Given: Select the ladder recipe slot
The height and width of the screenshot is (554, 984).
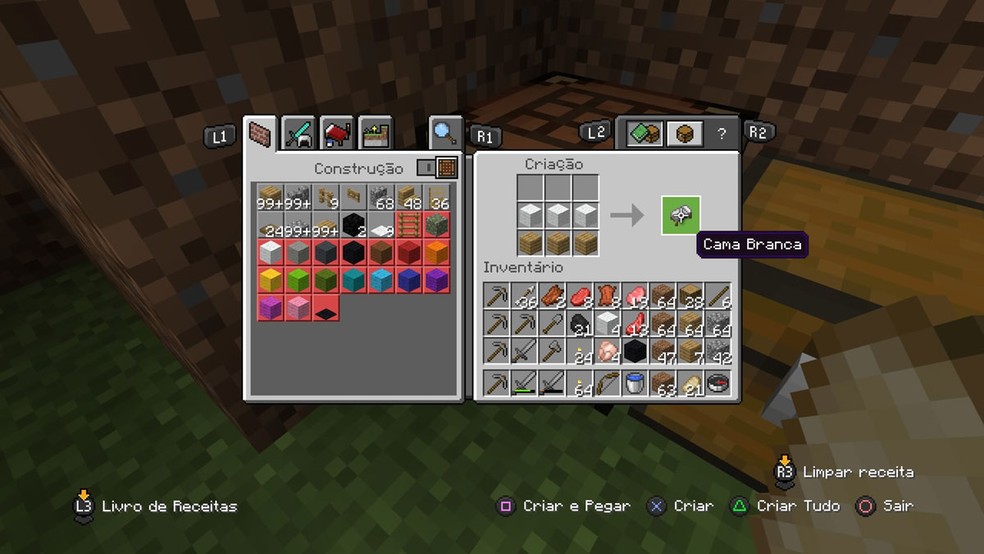Looking at the screenshot, I should tap(409, 224).
